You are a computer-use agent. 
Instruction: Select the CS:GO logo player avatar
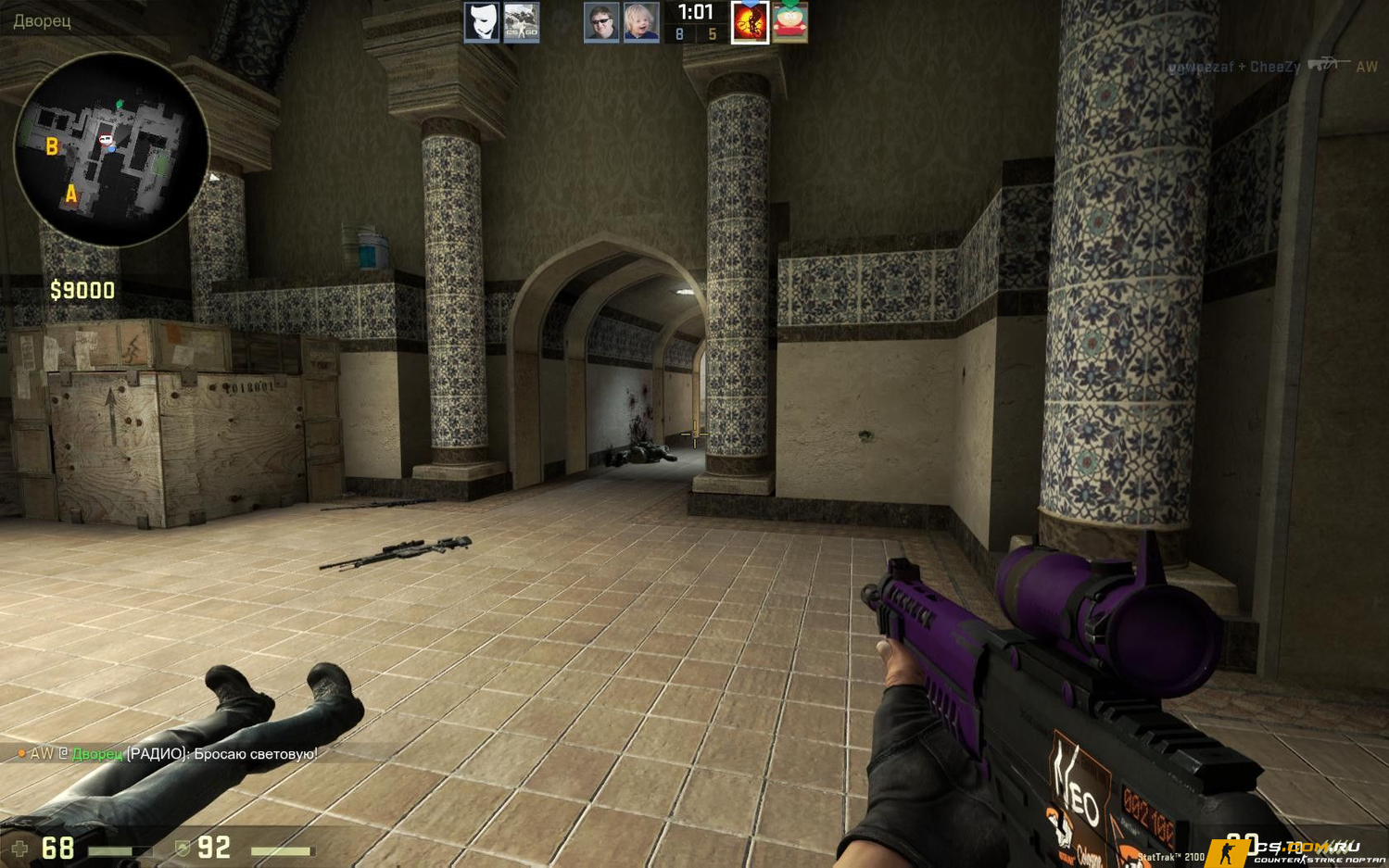[521, 22]
